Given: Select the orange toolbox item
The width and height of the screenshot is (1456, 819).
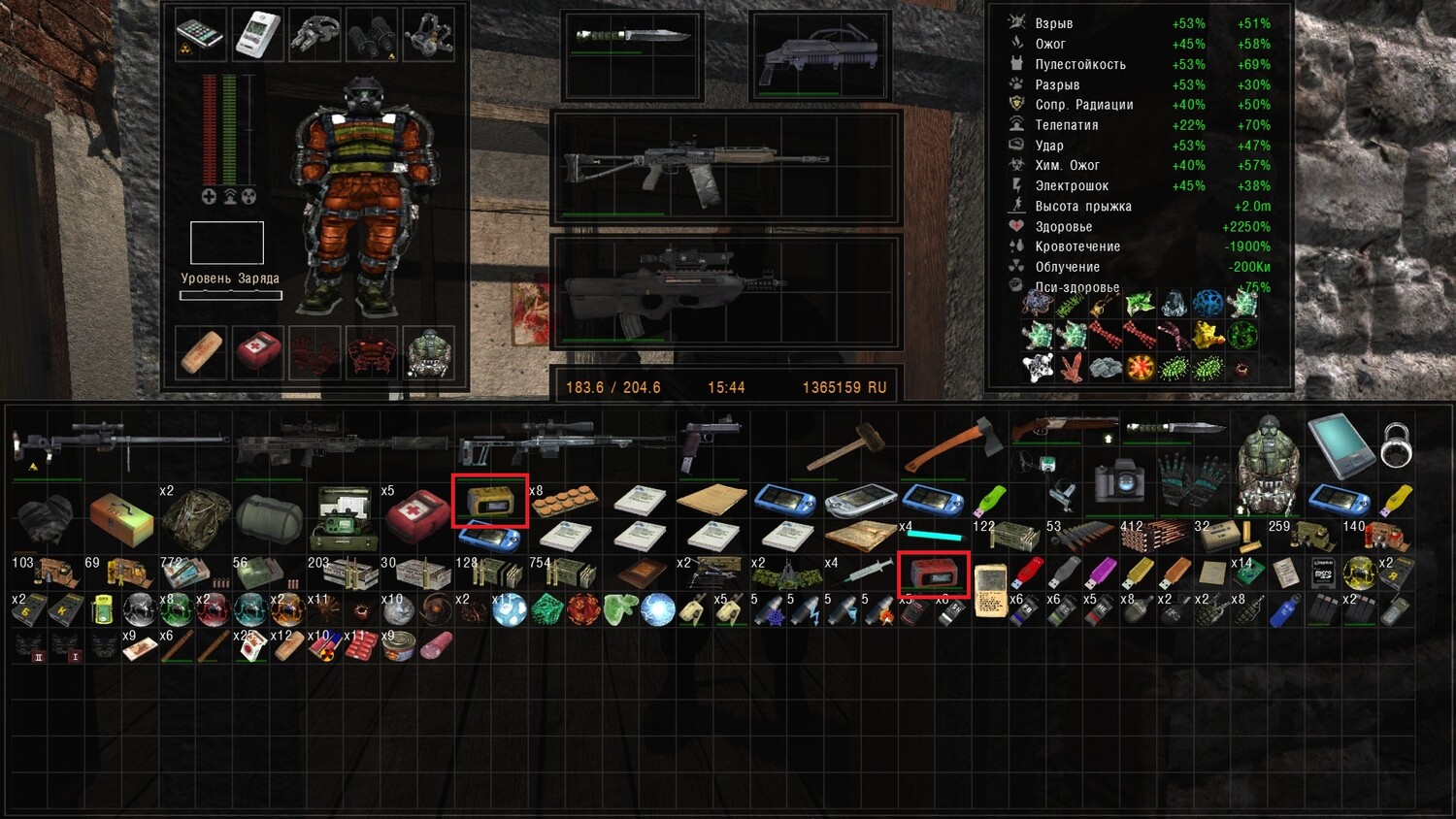Looking at the screenshot, I should [x=121, y=517].
